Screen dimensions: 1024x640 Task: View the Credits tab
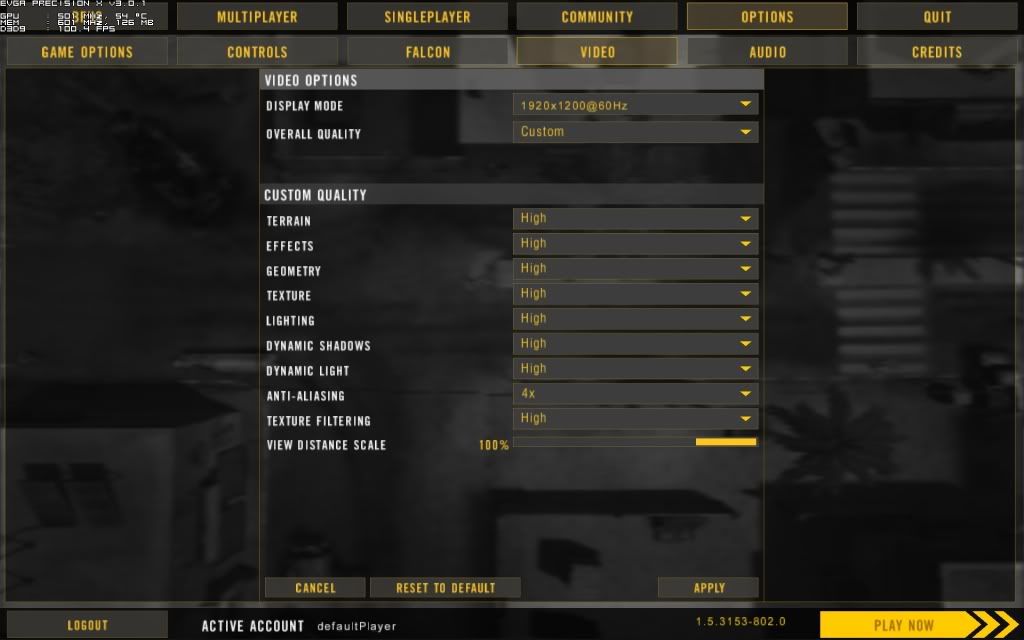pos(937,52)
